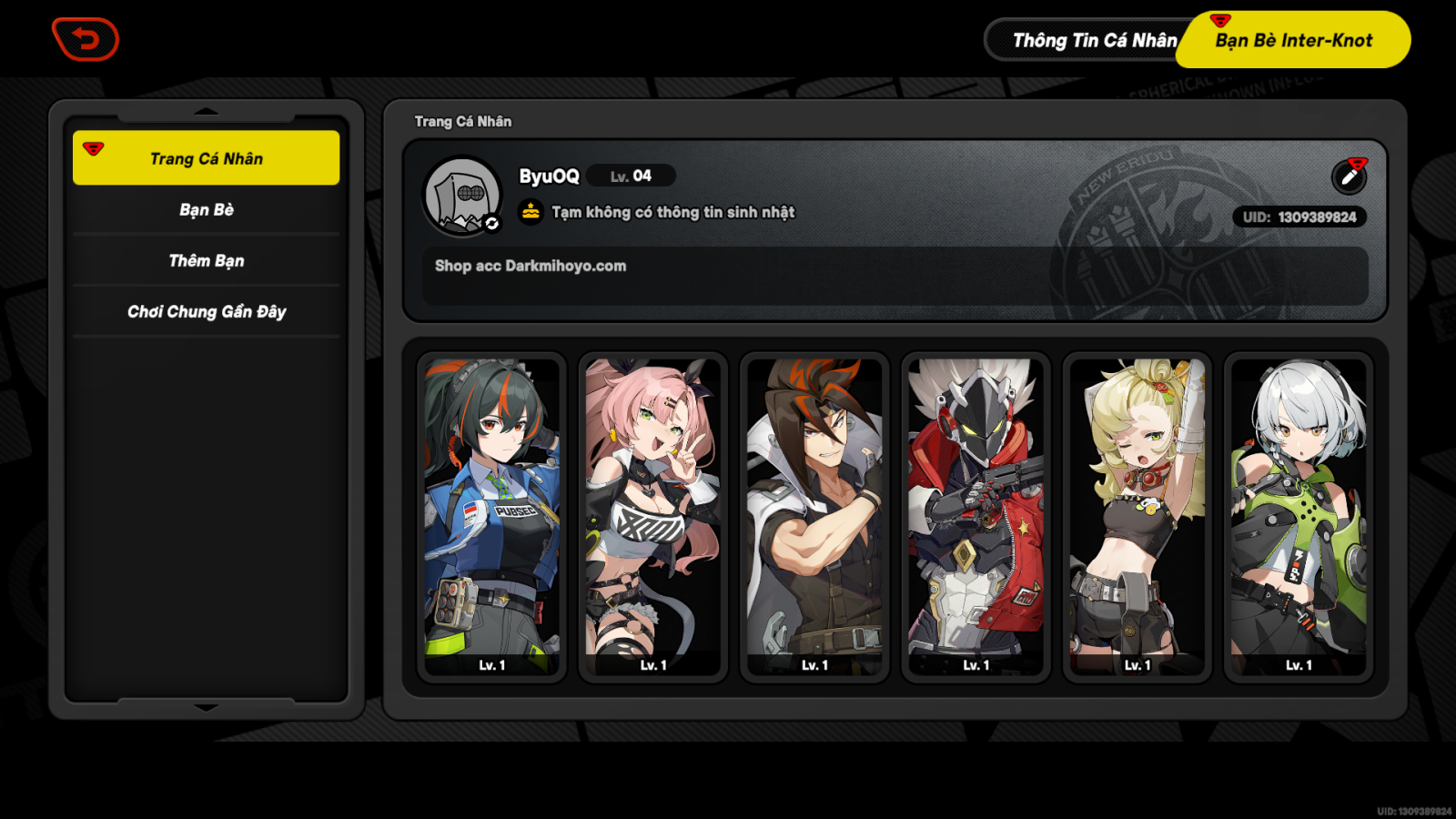
Task: Select Bạn Bè in the sidebar
Action: (206, 209)
